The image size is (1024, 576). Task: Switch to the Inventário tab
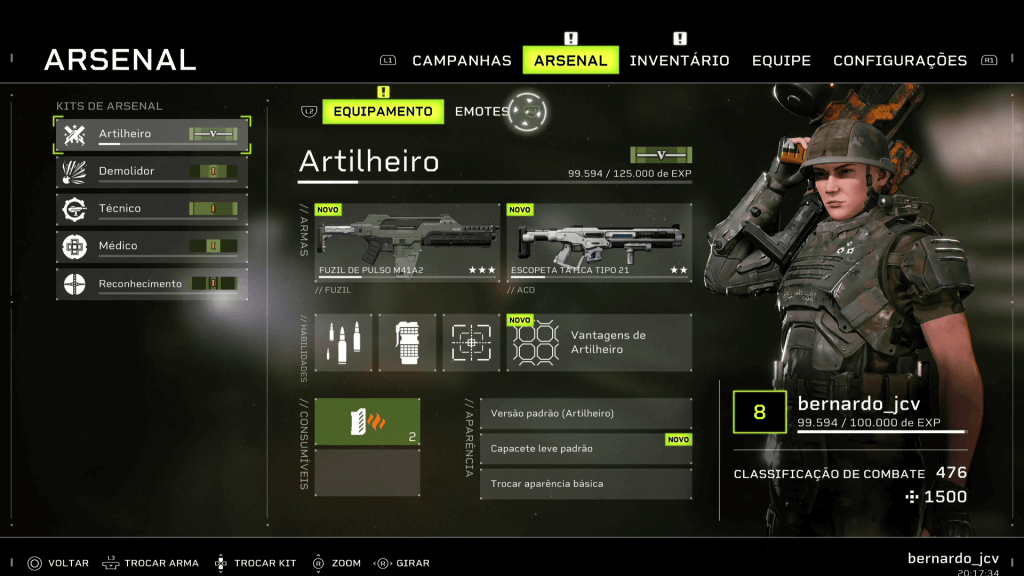click(679, 61)
